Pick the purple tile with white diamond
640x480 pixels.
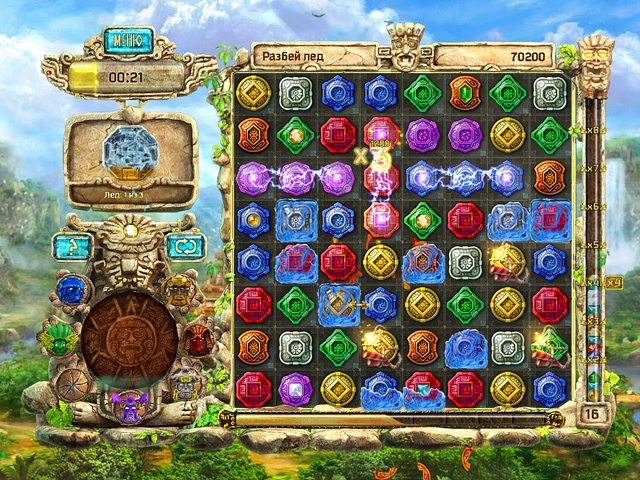294,386
